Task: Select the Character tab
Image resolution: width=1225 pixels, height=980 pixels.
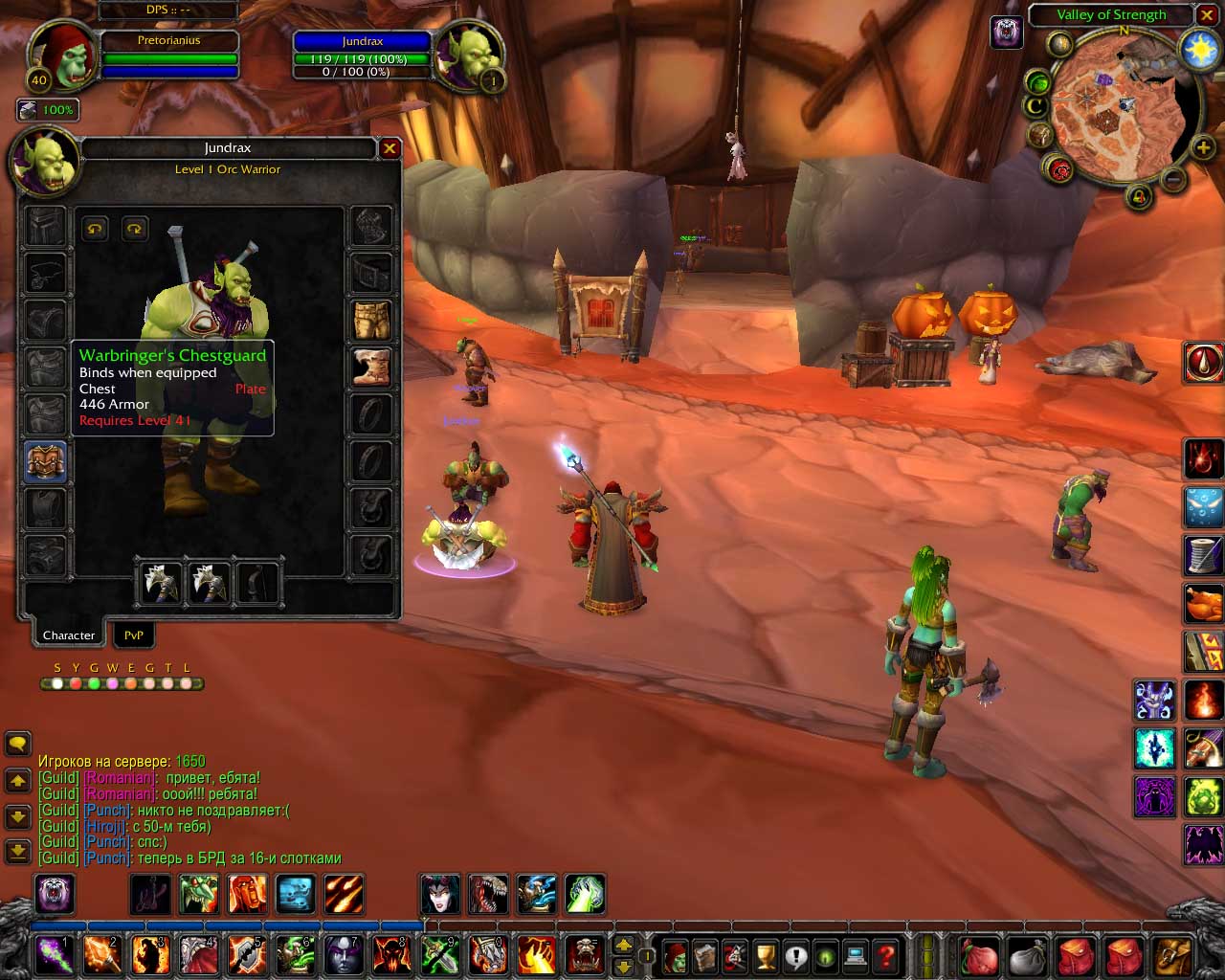Action: [x=69, y=635]
